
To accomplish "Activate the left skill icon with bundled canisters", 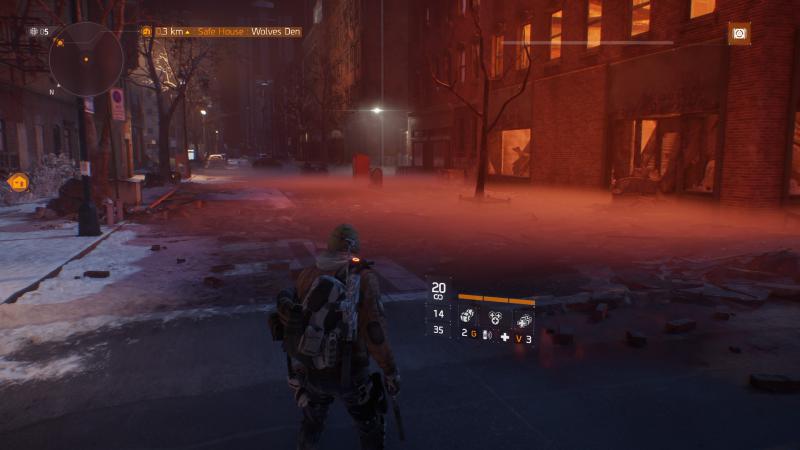I will (467, 316).
